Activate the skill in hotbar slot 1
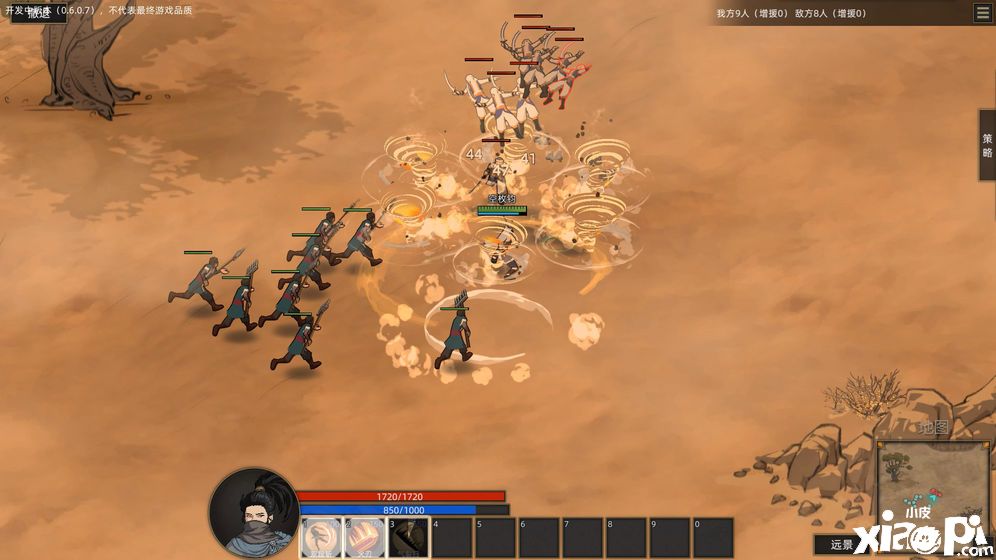This screenshot has height=560, width=996. pyautogui.click(x=320, y=538)
